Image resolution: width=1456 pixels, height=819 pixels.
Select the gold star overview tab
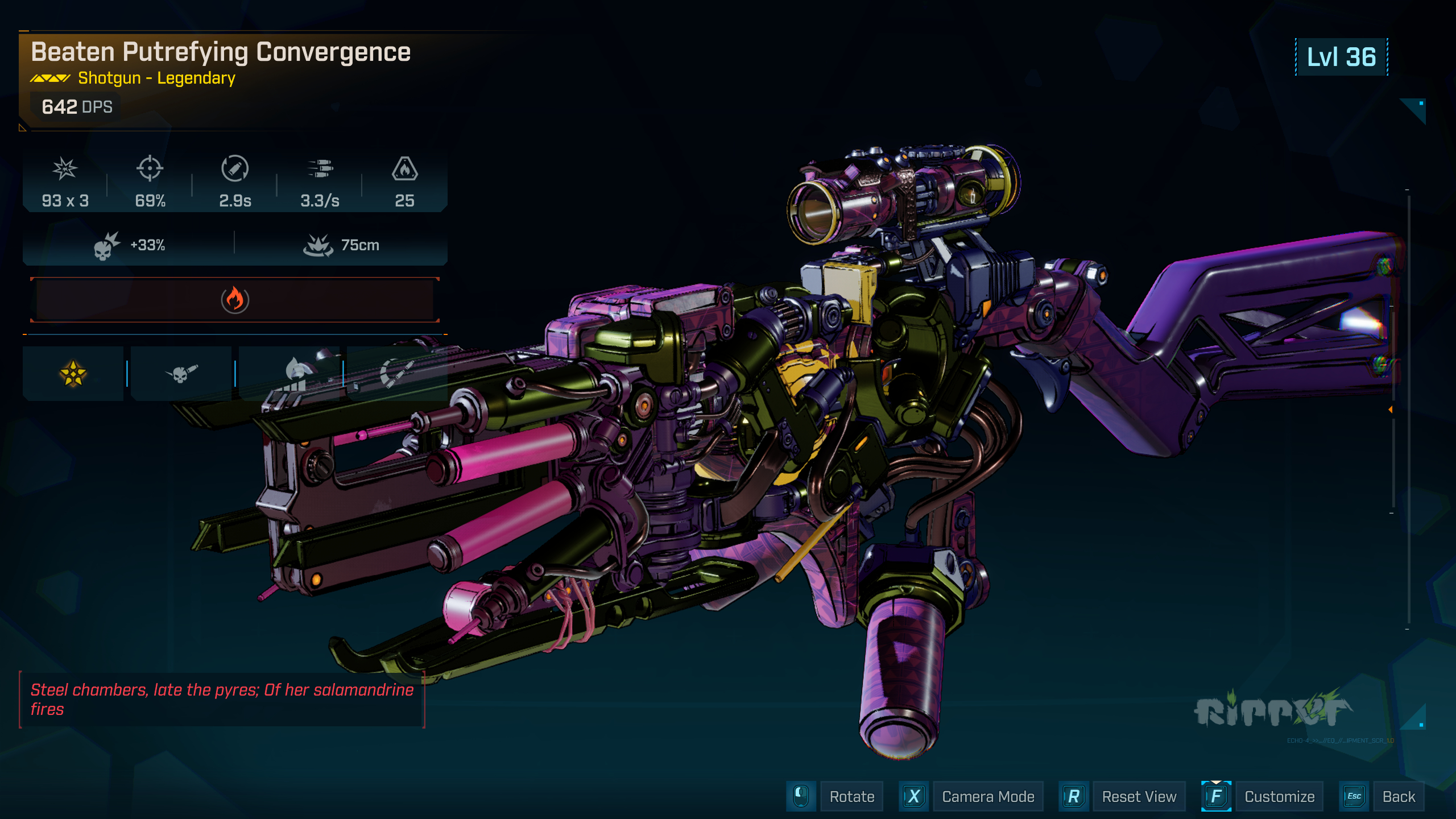click(73, 373)
